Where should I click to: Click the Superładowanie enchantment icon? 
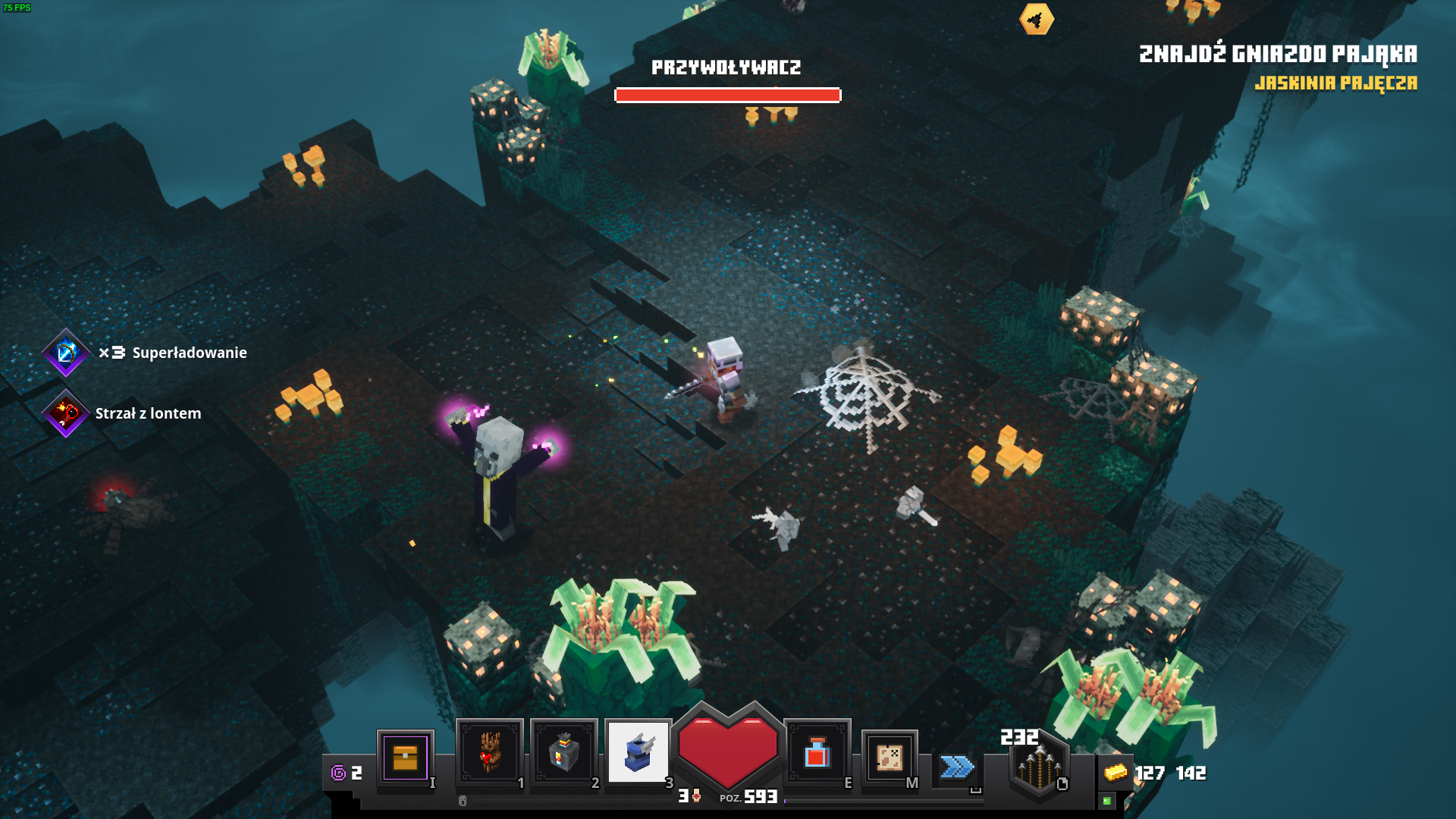click(x=66, y=353)
